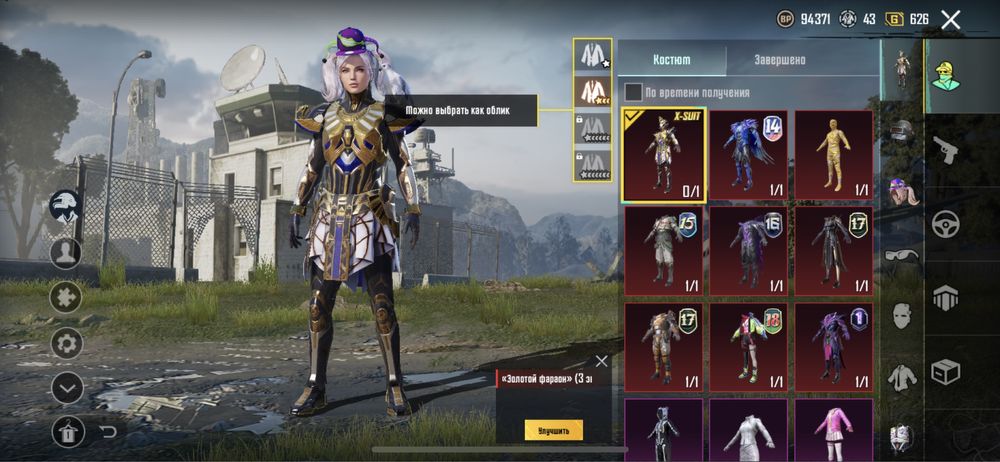Viewport: 1000px width, 462px height.
Task: Pick the pink and green level 18 outfit
Action: (748, 347)
